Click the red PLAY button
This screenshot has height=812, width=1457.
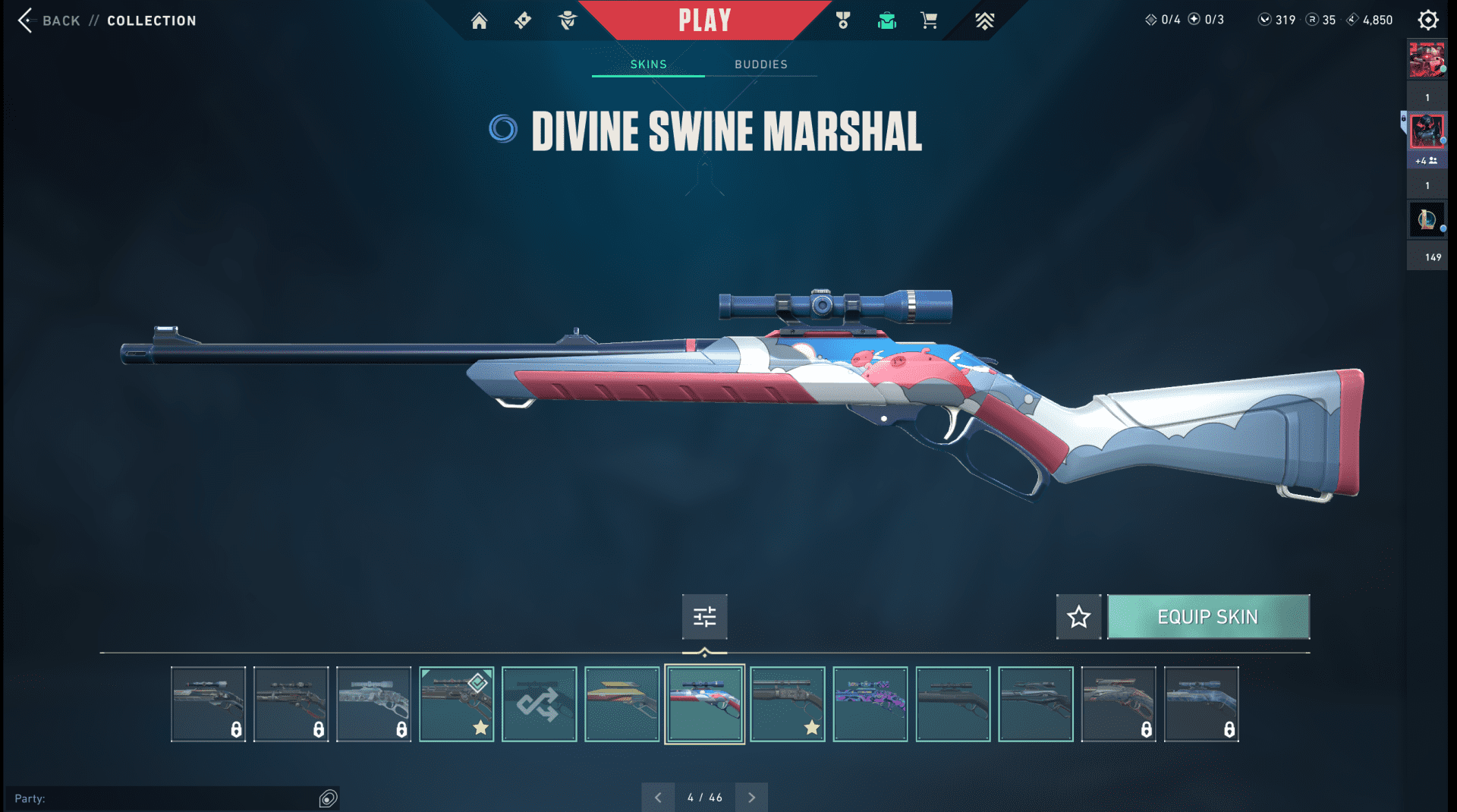pos(704,20)
